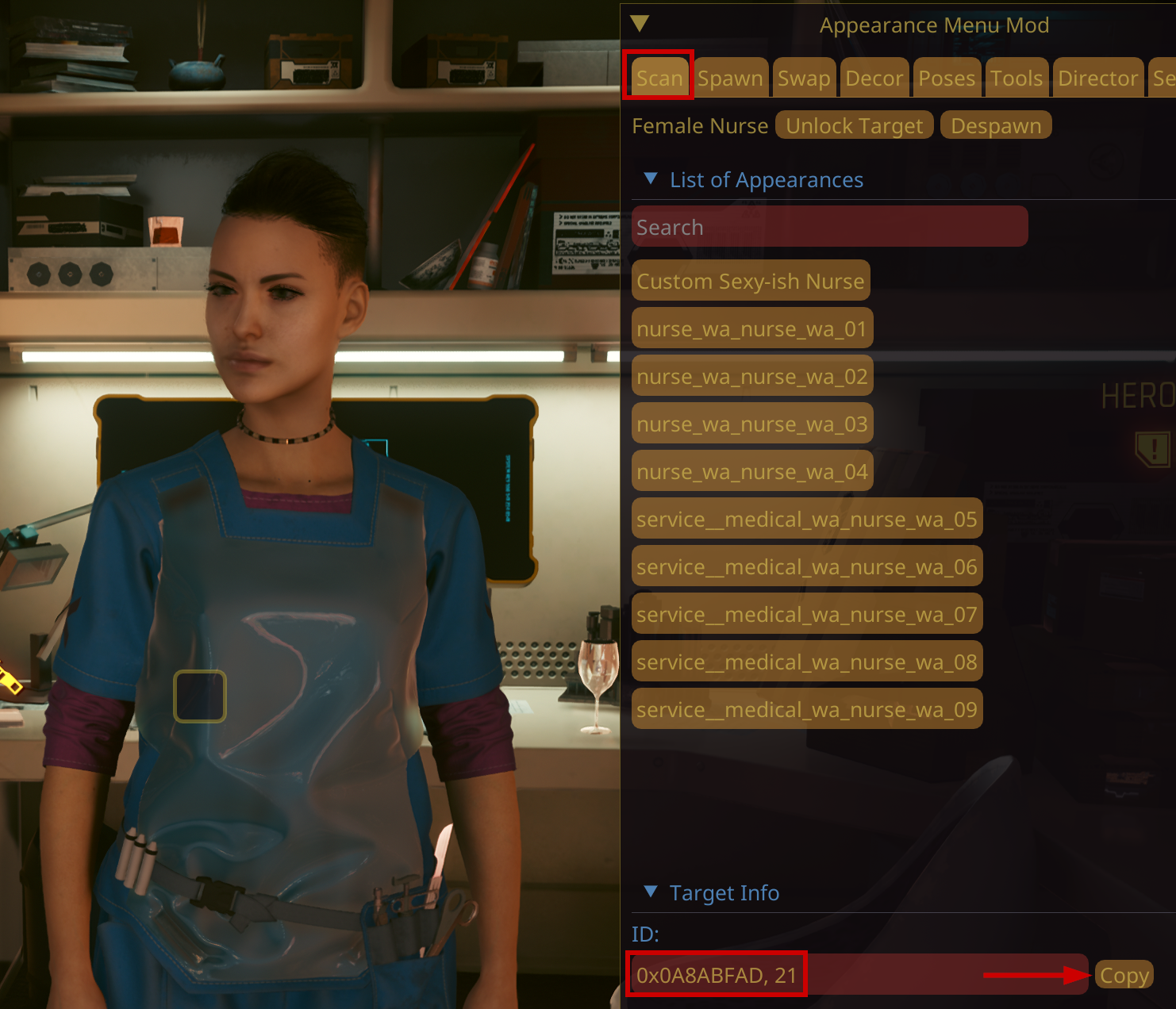Pick the service__medical_wa_nurse_wa_07 appearance
The height and width of the screenshot is (1009, 1176).
point(806,614)
